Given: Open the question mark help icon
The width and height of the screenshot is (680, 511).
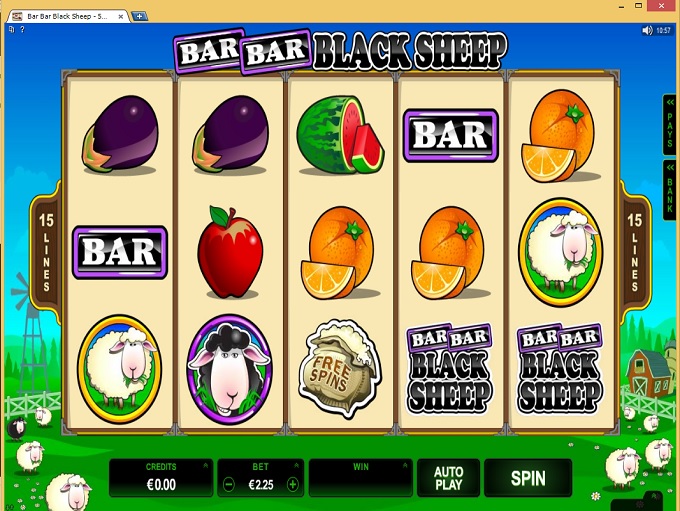Looking at the screenshot, I should point(22,31).
